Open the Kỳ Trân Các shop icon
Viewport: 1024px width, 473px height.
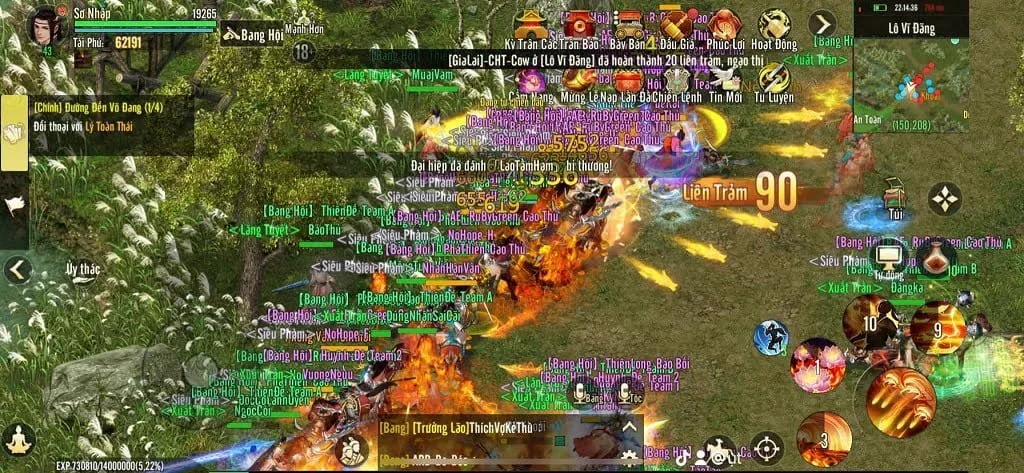point(530,25)
